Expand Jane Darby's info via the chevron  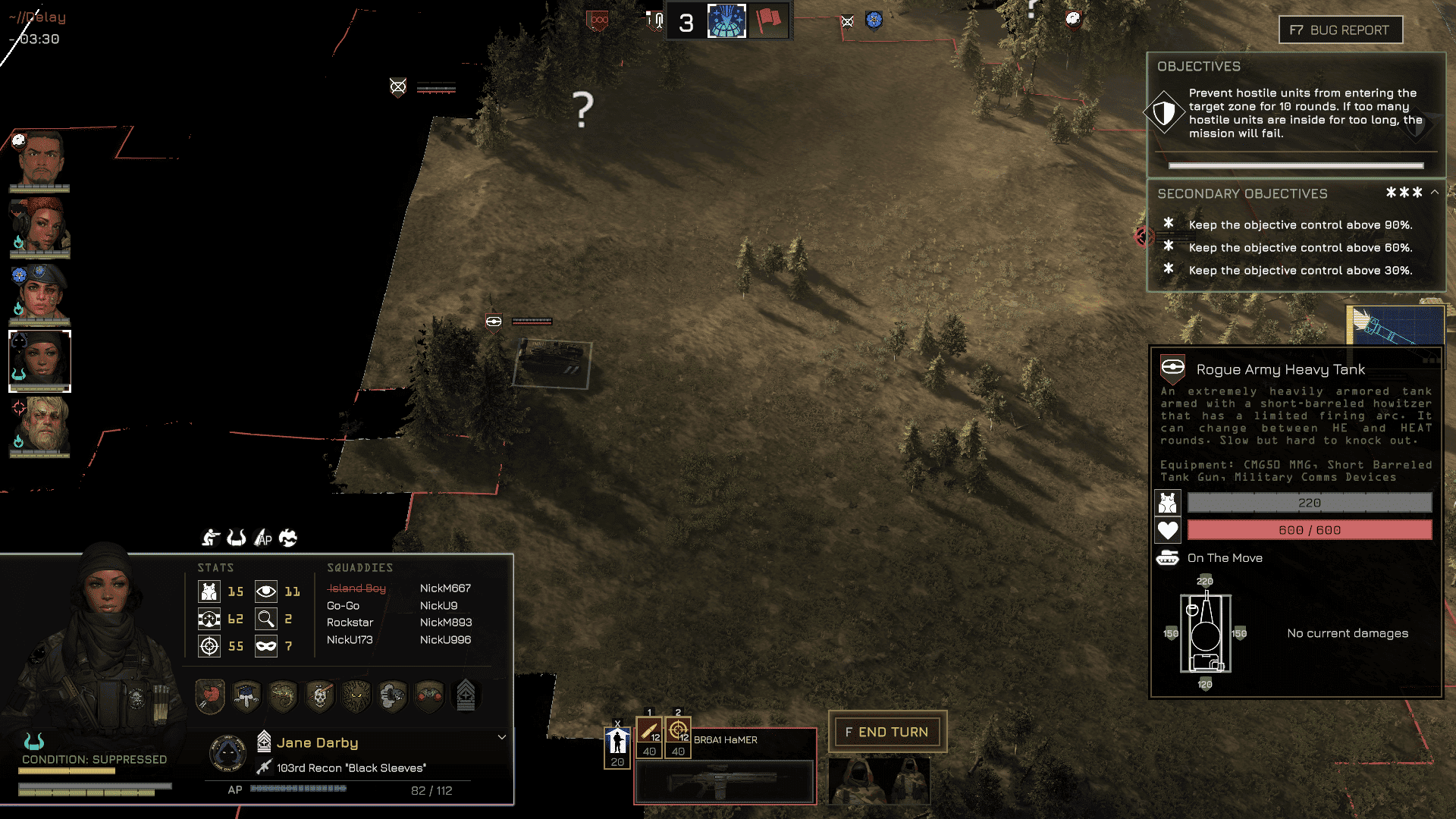(501, 736)
